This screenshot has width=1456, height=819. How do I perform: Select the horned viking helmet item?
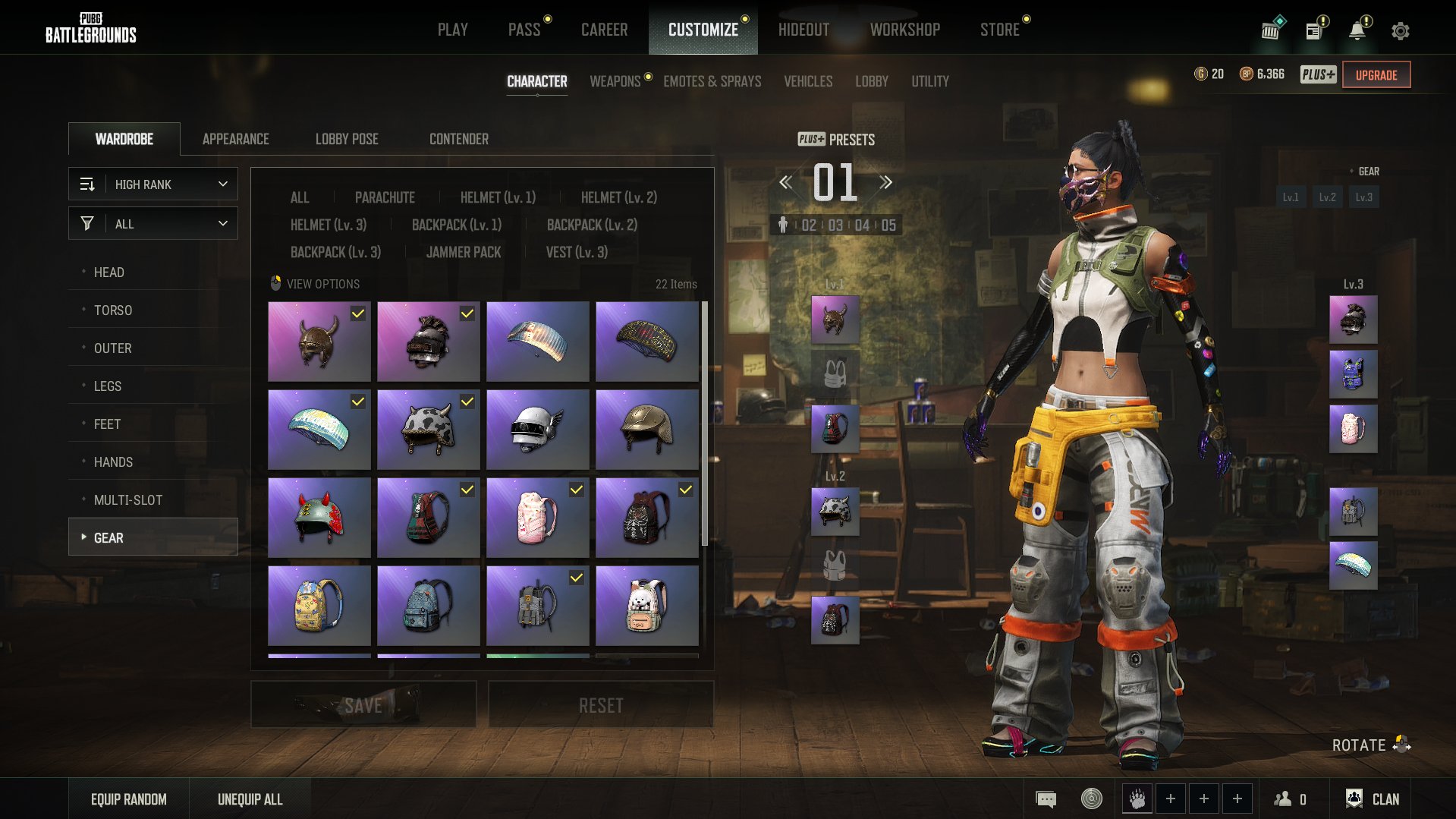(x=319, y=342)
